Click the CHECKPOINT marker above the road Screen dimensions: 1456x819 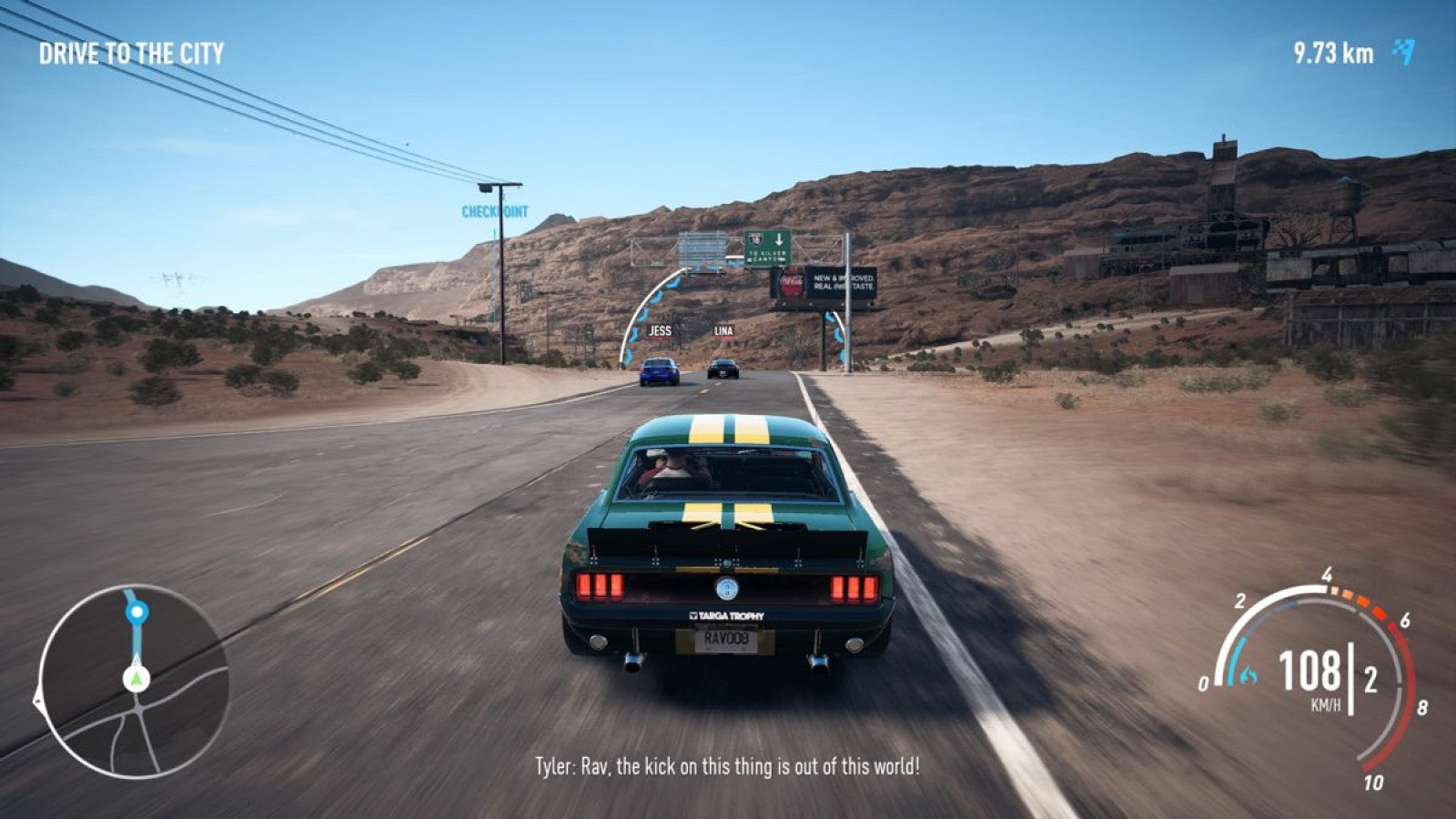493,211
